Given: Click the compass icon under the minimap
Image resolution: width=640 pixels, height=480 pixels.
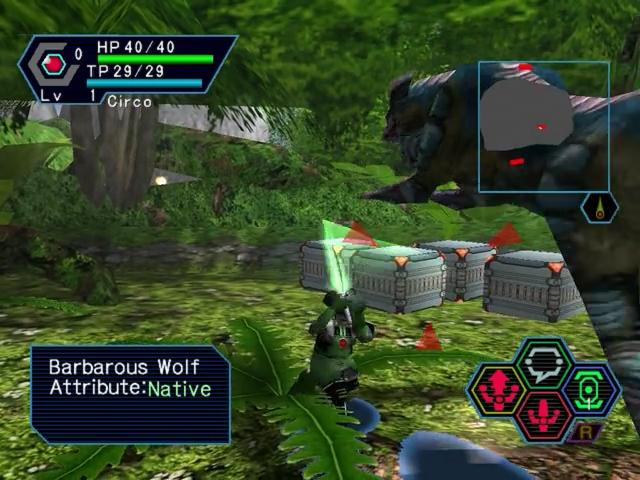Looking at the screenshot, I should 599,208.
